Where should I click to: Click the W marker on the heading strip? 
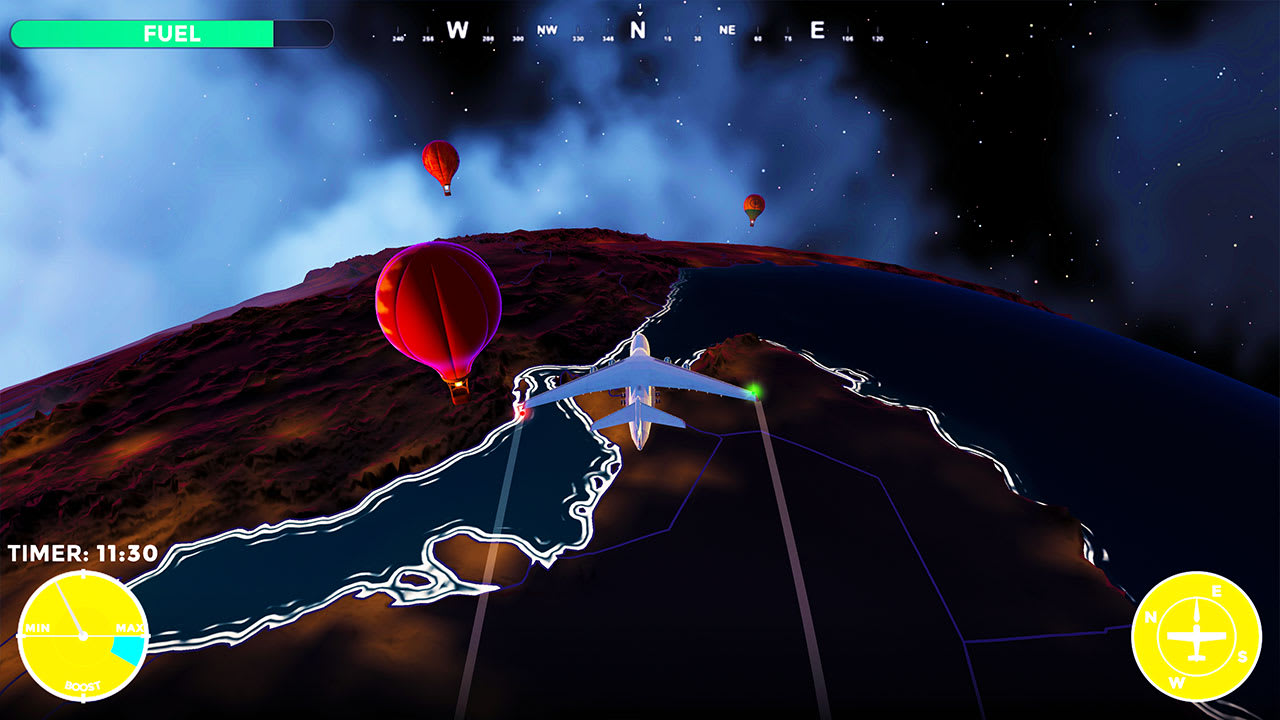pyautogui.click(x=457, y=29)
